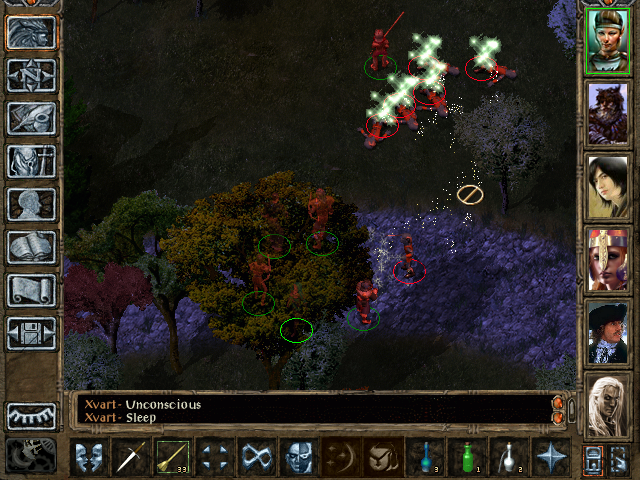Open the inventory screen
This screenshot has height=480, width=640.
pyautogui.click(x=31, y=161)
